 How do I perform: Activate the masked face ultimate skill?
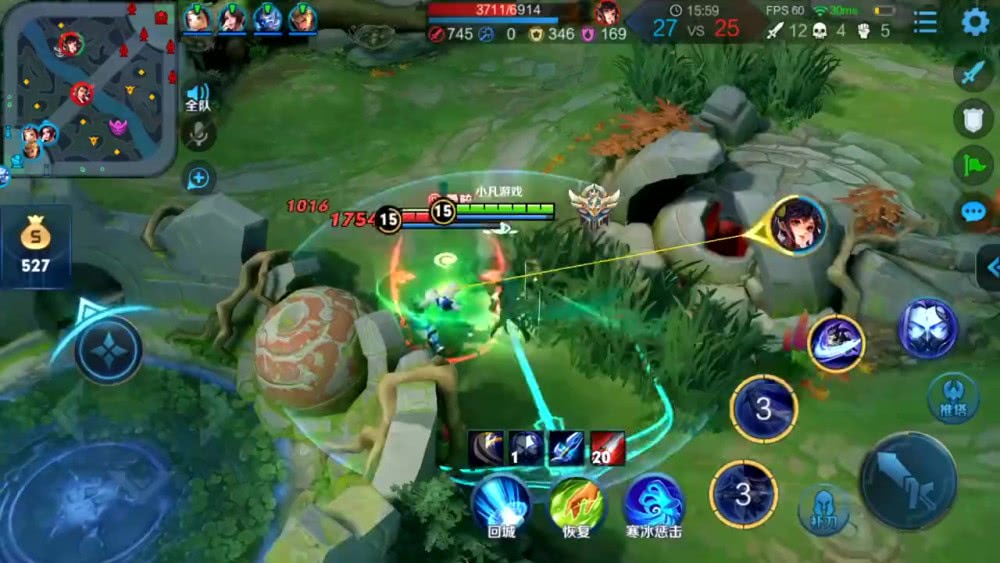pyautogui.click(x=927, y=328)
